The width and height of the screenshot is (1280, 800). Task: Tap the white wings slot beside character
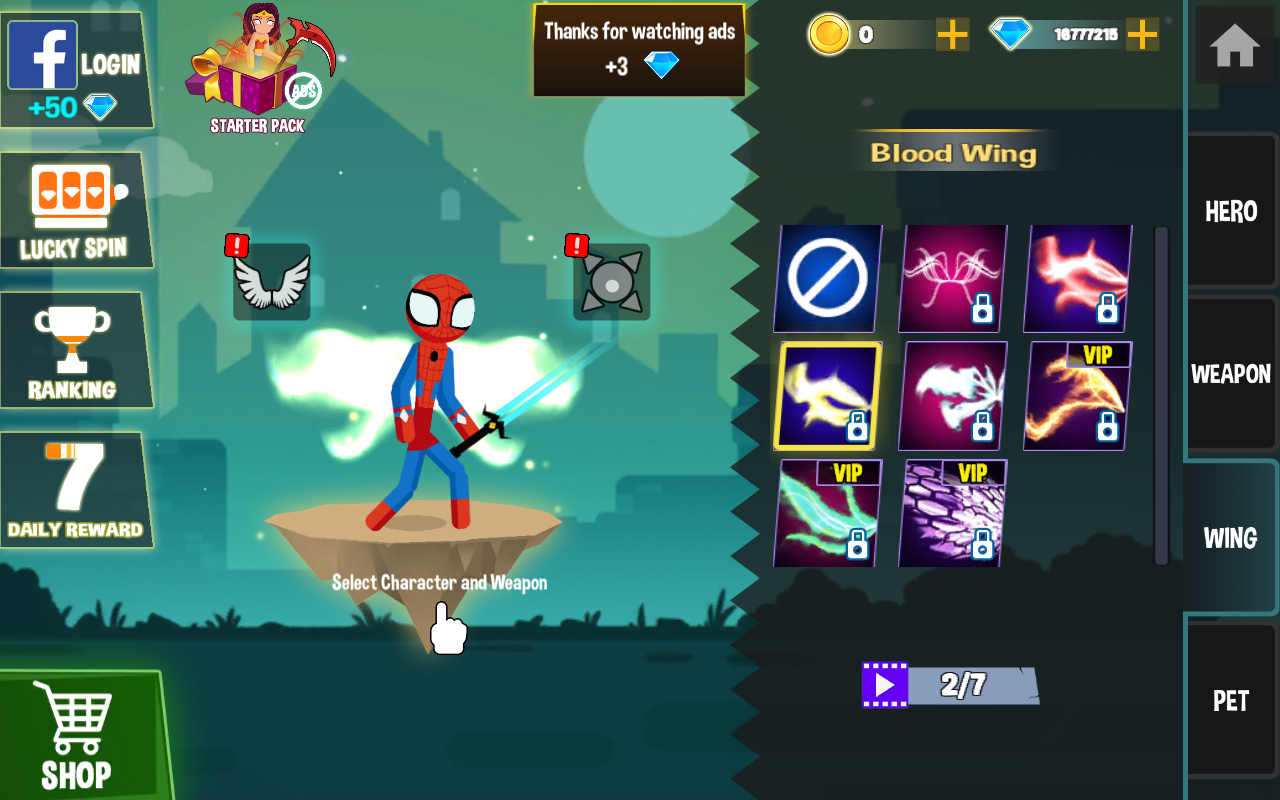(x=271, y=282)
